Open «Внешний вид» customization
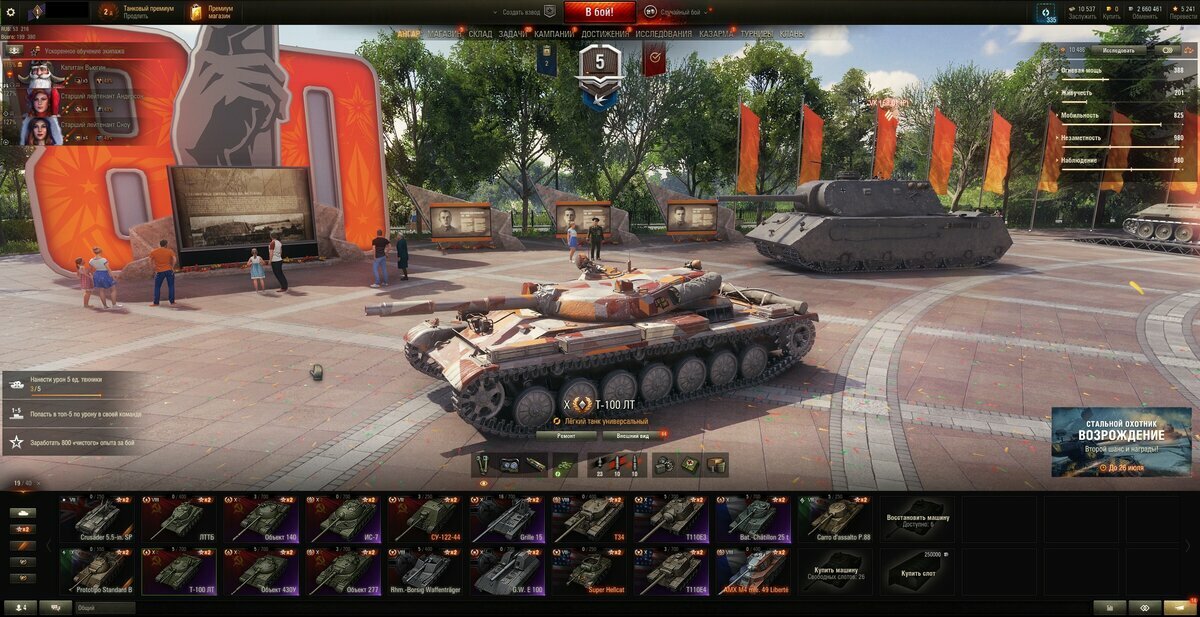The height and width of the screenshot is (617, 1200). [x=633, y=435]
